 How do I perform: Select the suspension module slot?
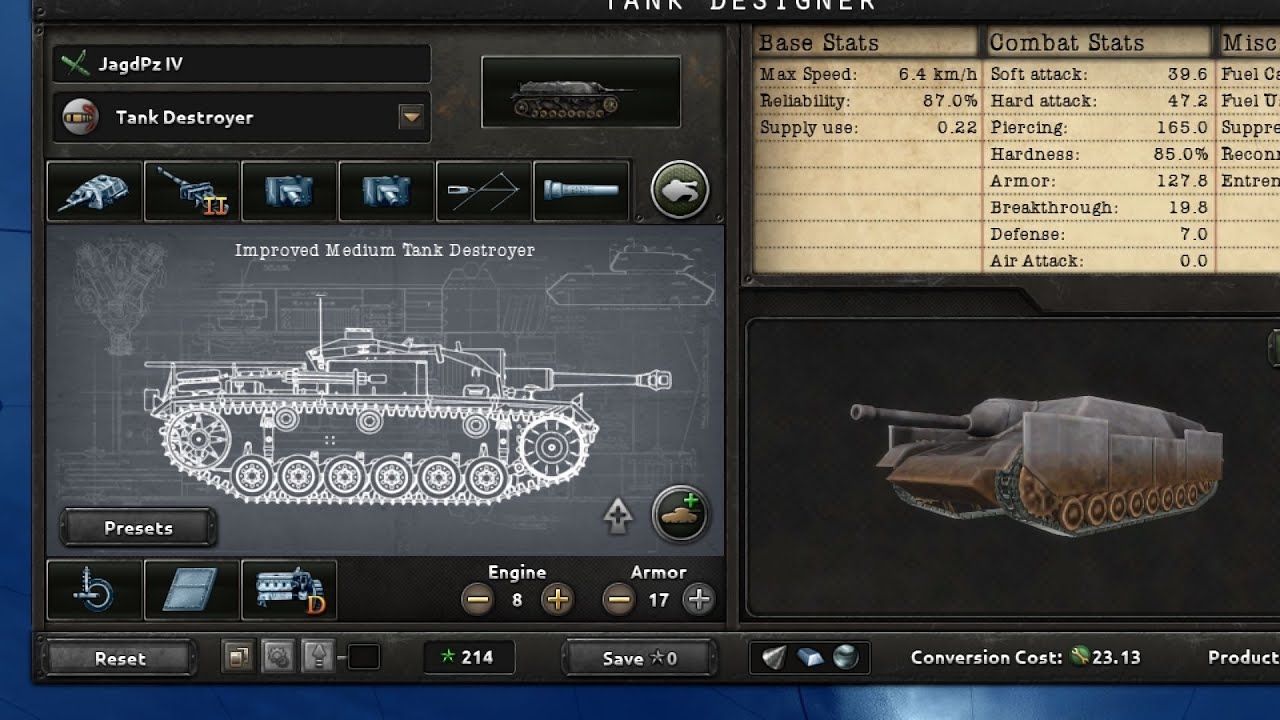coord(94,590)
